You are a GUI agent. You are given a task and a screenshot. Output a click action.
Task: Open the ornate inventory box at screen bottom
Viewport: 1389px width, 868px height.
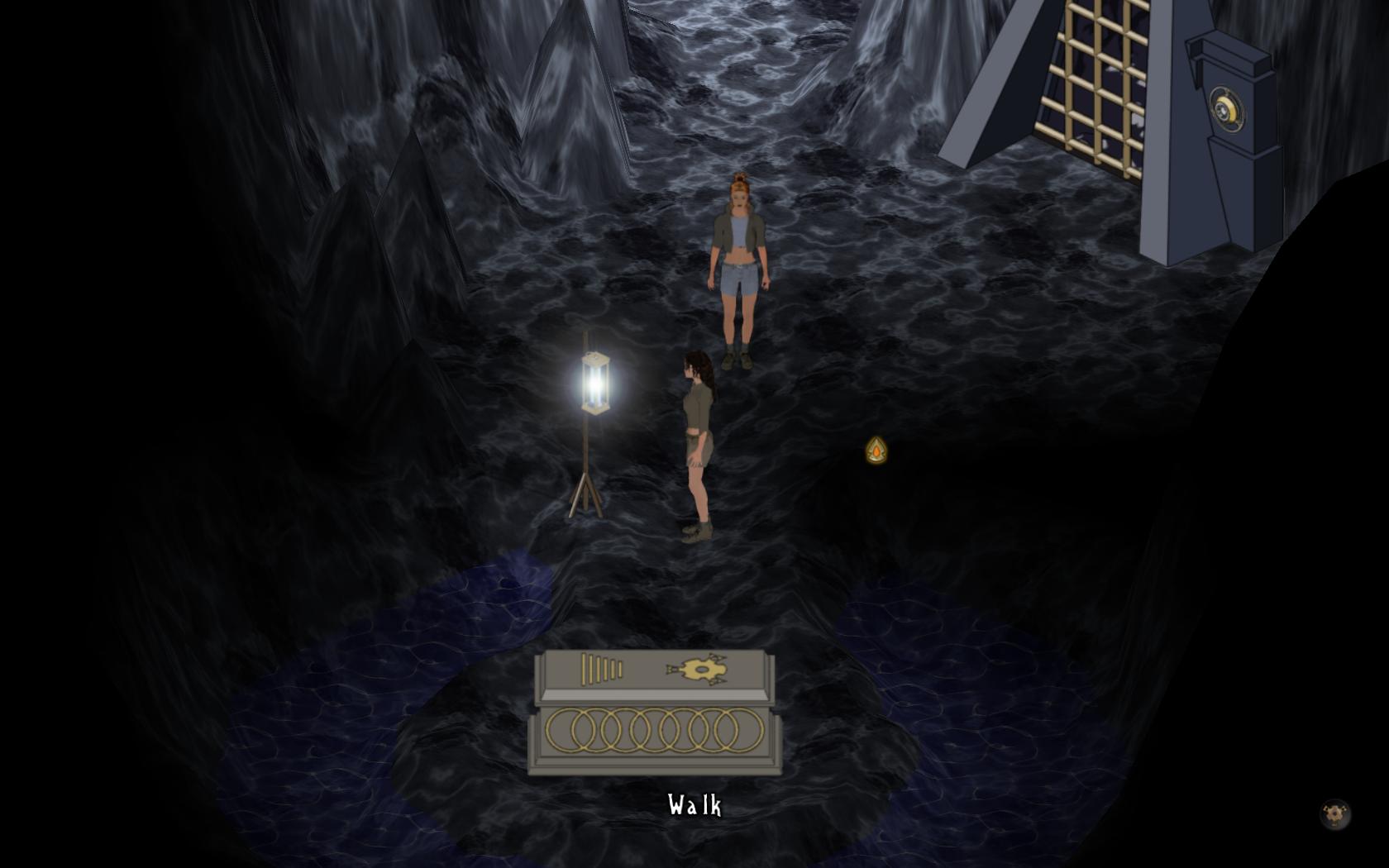point(653,711)
